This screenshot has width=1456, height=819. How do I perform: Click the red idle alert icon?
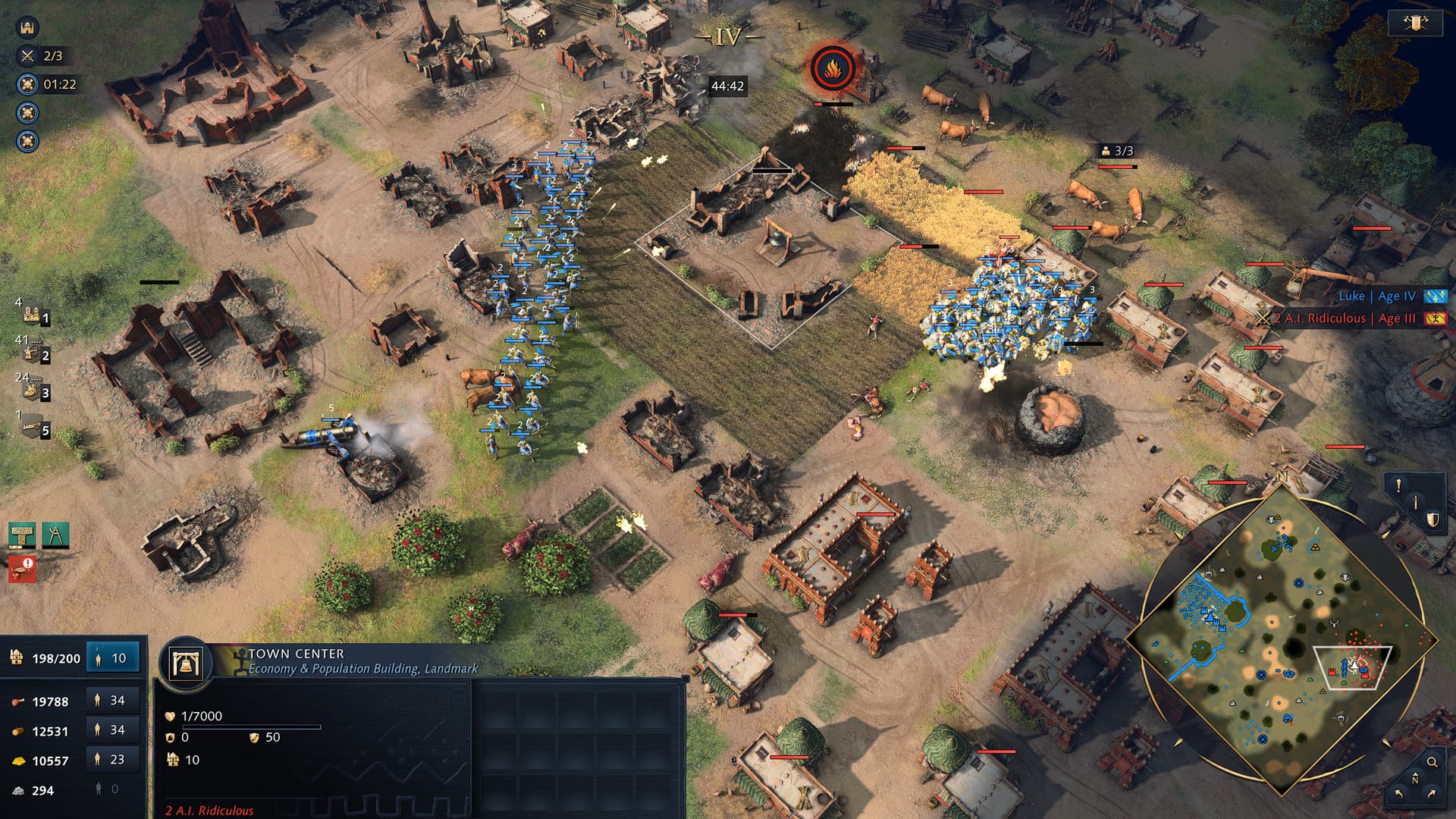pos(22,567)
